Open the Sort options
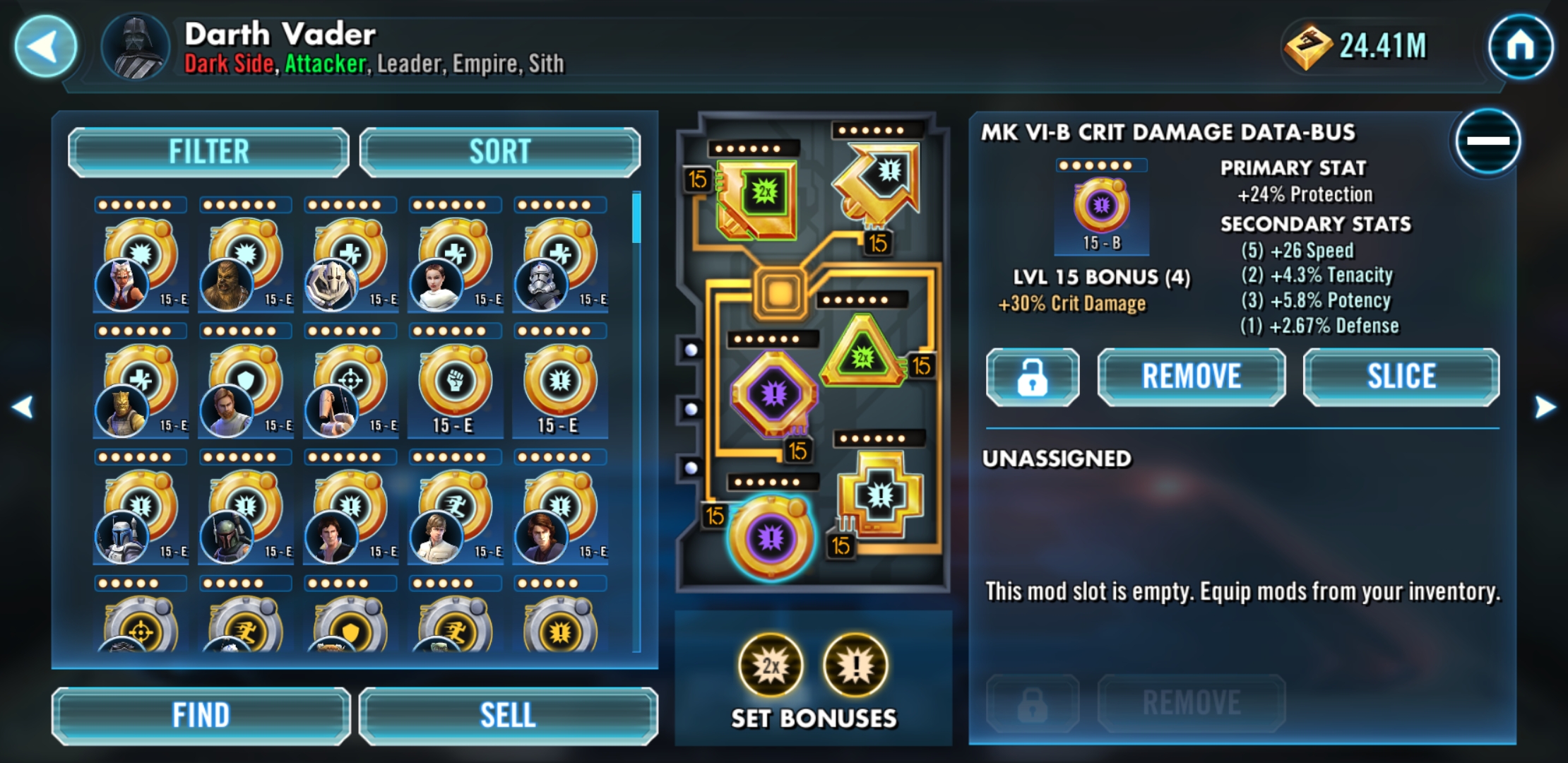 [499, 150]
